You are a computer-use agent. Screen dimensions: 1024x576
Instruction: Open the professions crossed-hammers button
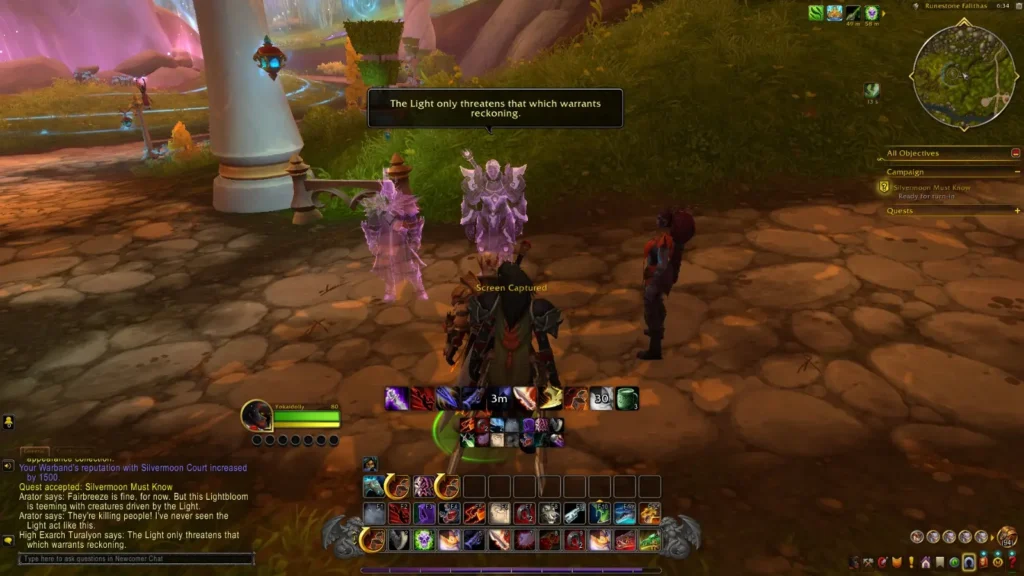868,562
